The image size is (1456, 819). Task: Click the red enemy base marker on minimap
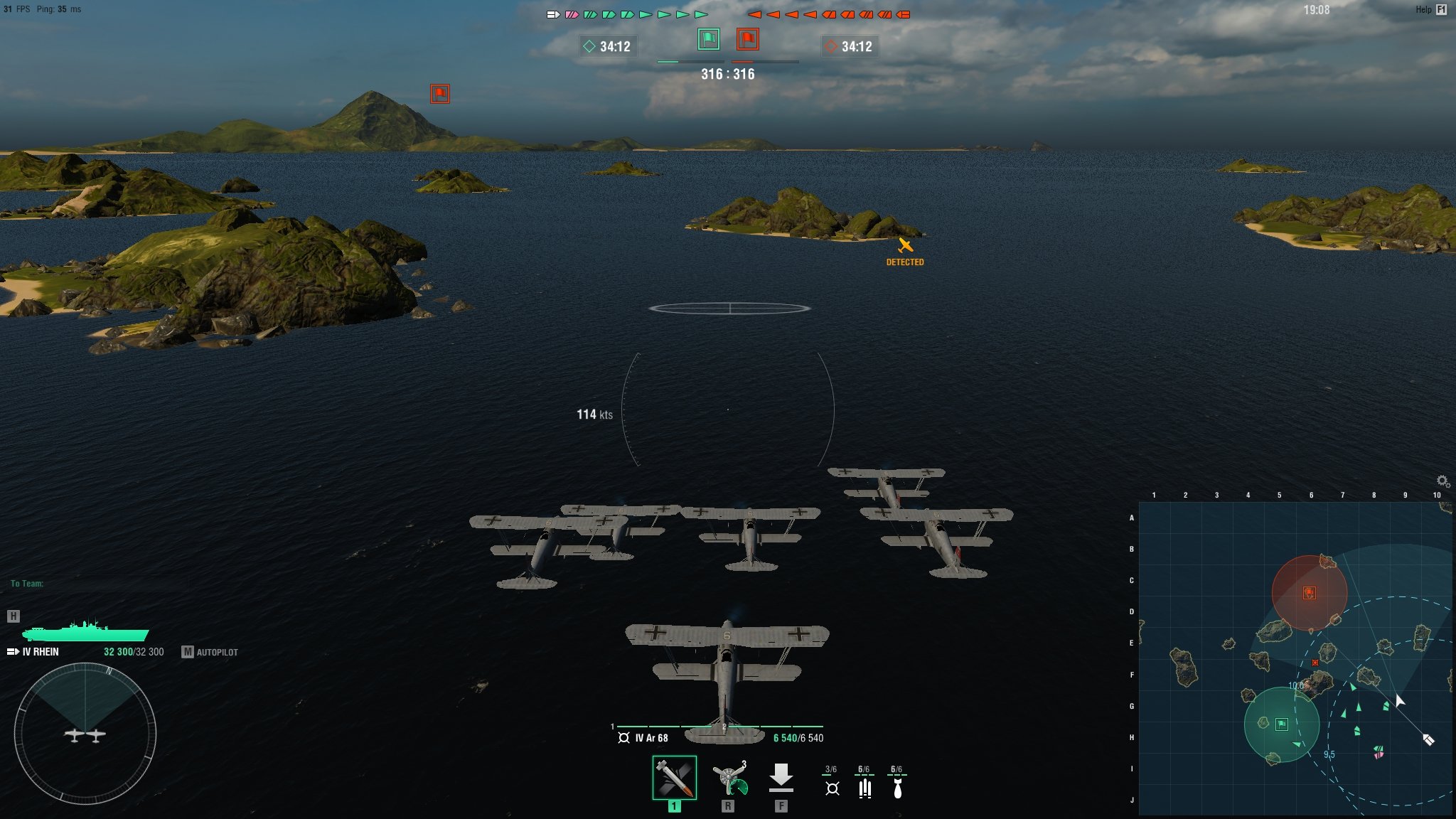click(1309, 593)
